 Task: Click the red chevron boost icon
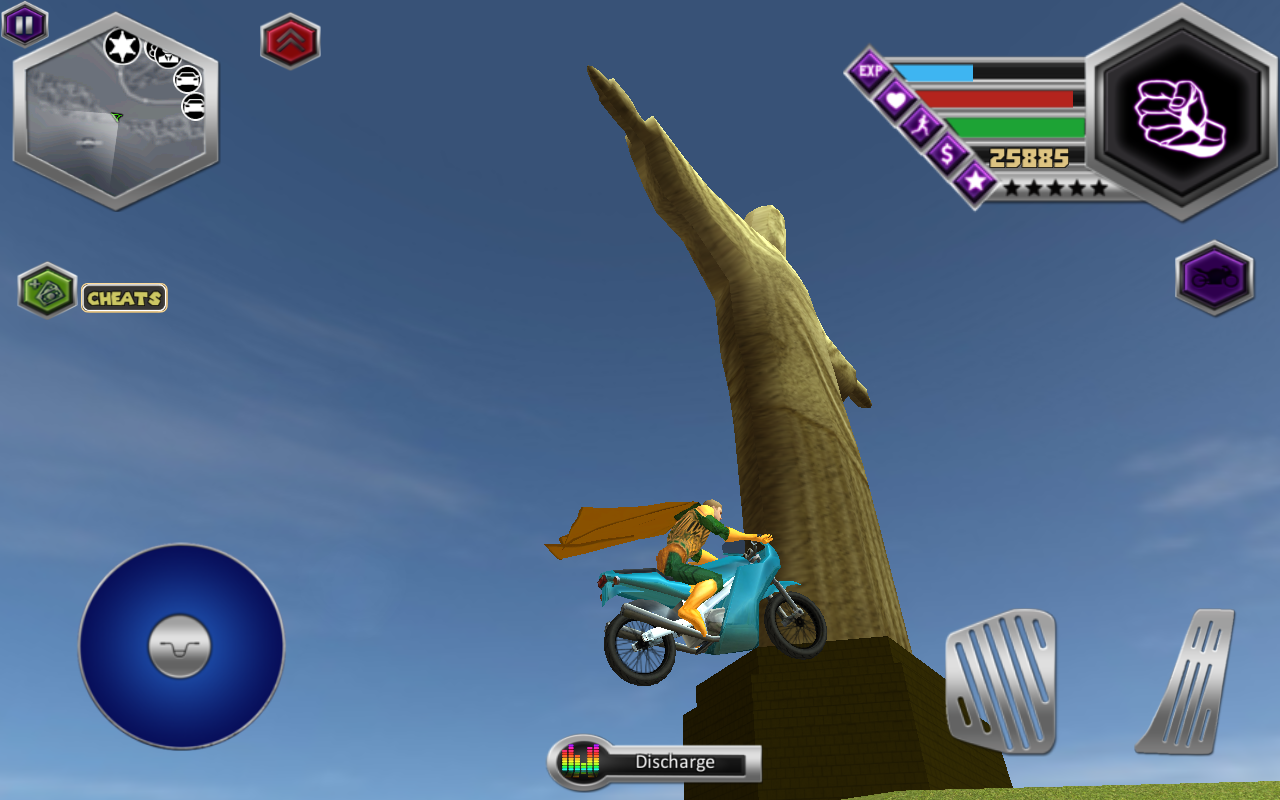coord(290,42)
